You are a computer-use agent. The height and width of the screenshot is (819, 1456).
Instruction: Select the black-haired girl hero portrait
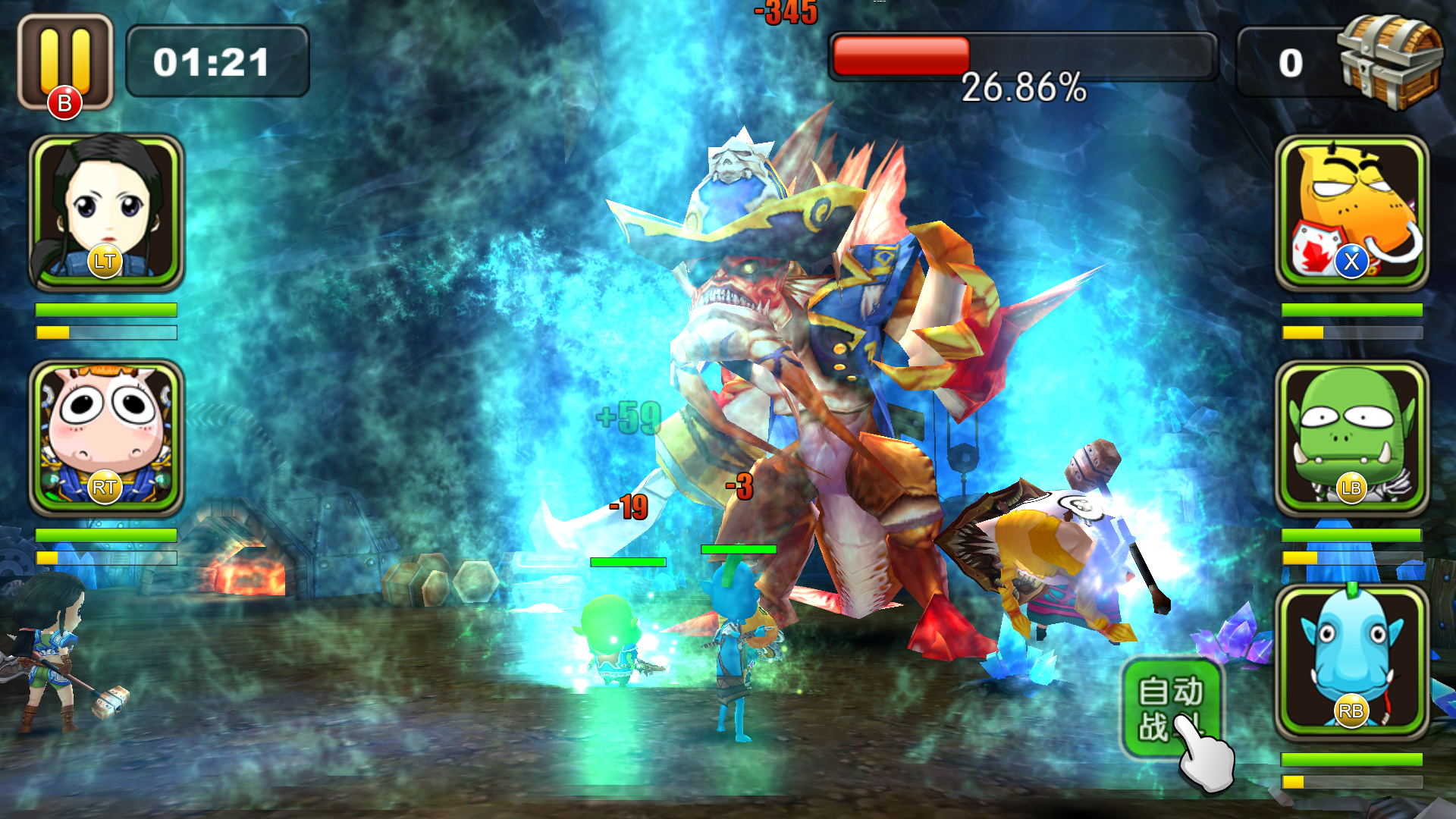106,212
